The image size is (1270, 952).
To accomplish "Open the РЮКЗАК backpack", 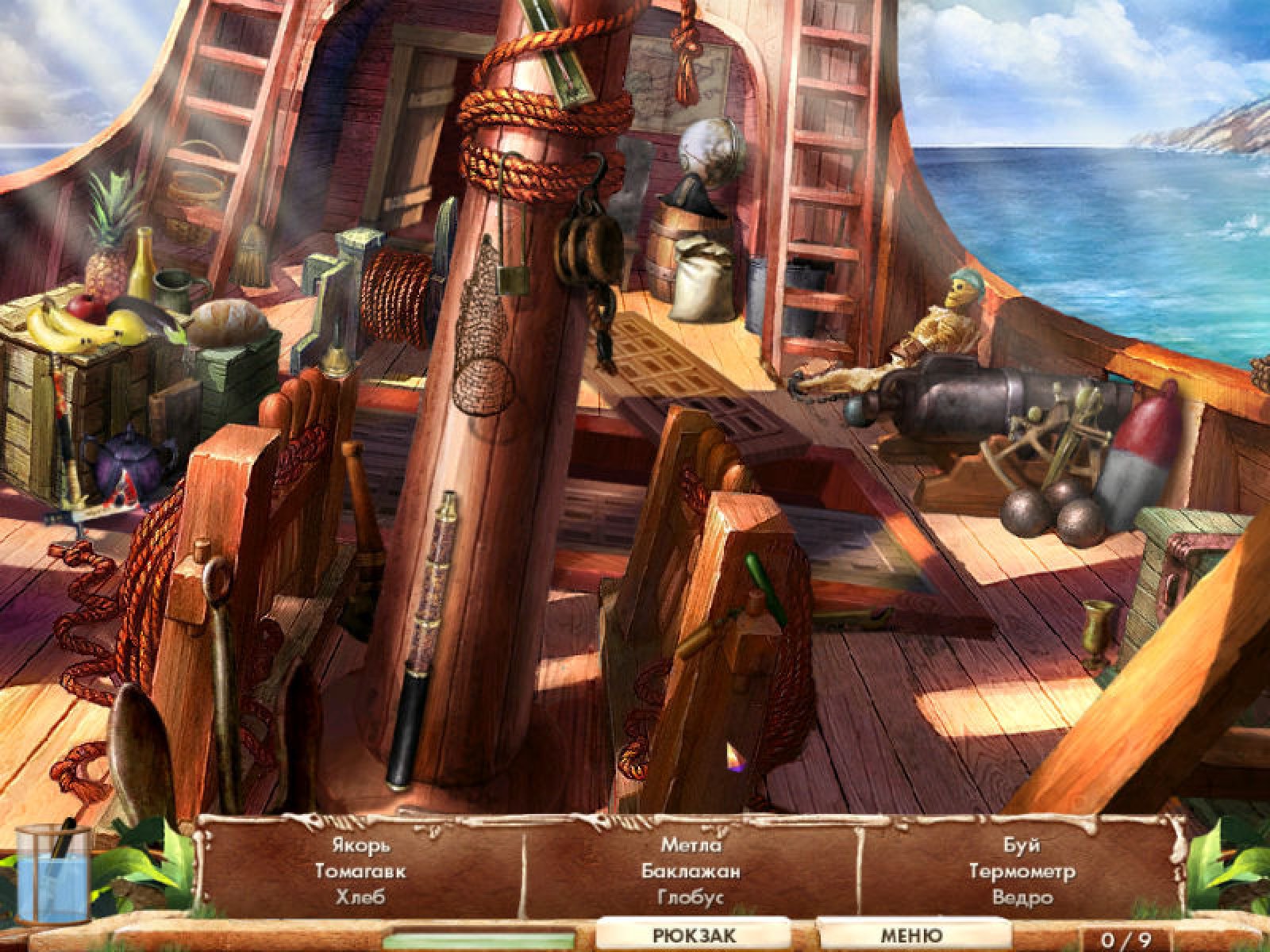I will 694,935.
